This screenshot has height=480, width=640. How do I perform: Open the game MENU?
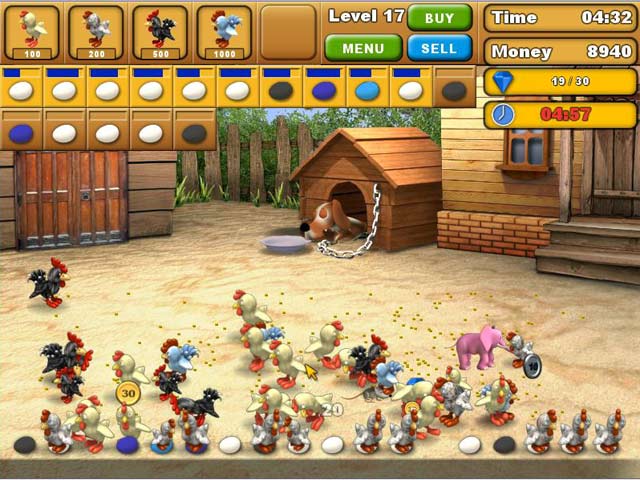363,48
